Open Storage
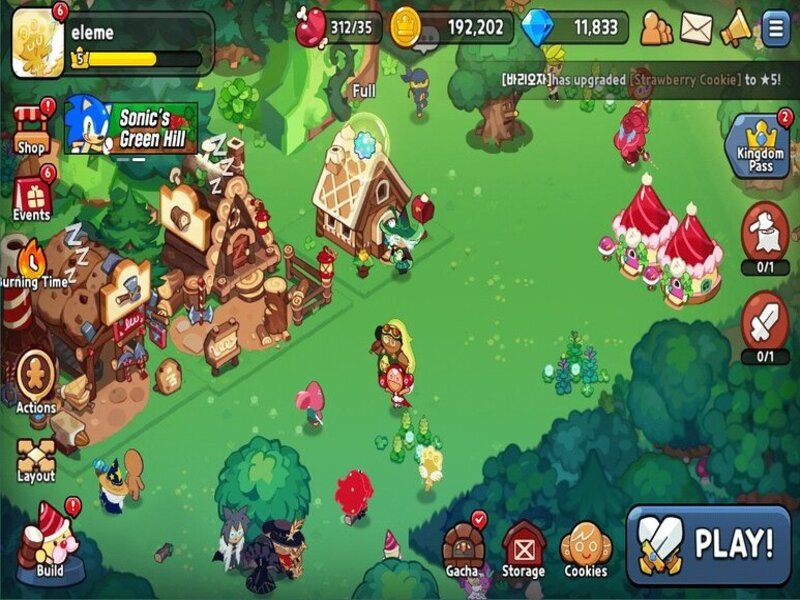This screenshot has width=800, height=600. click(523, 549)
